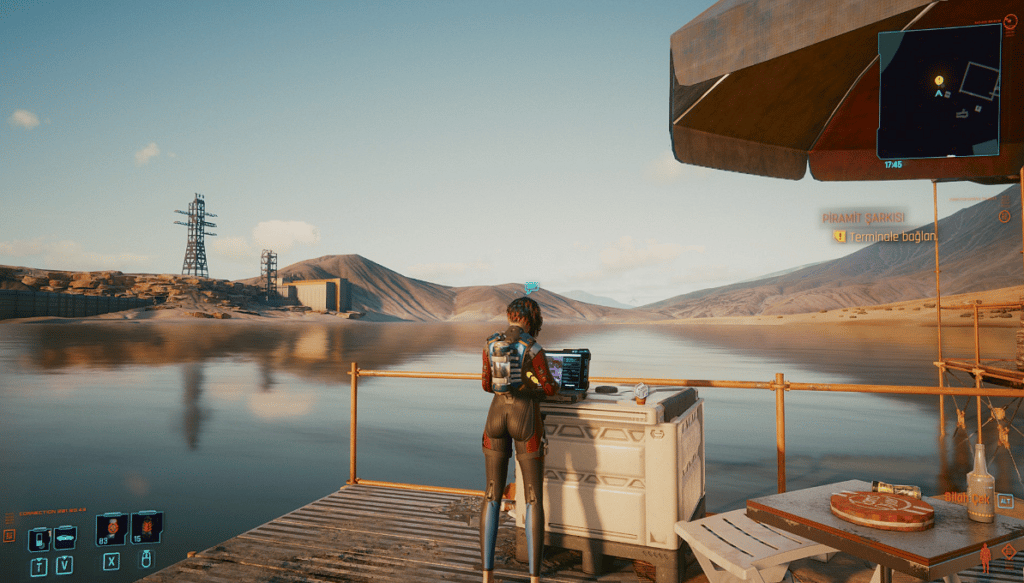1024x583 pixels.
Task: Open the phone quick slot
Action: 39,538
